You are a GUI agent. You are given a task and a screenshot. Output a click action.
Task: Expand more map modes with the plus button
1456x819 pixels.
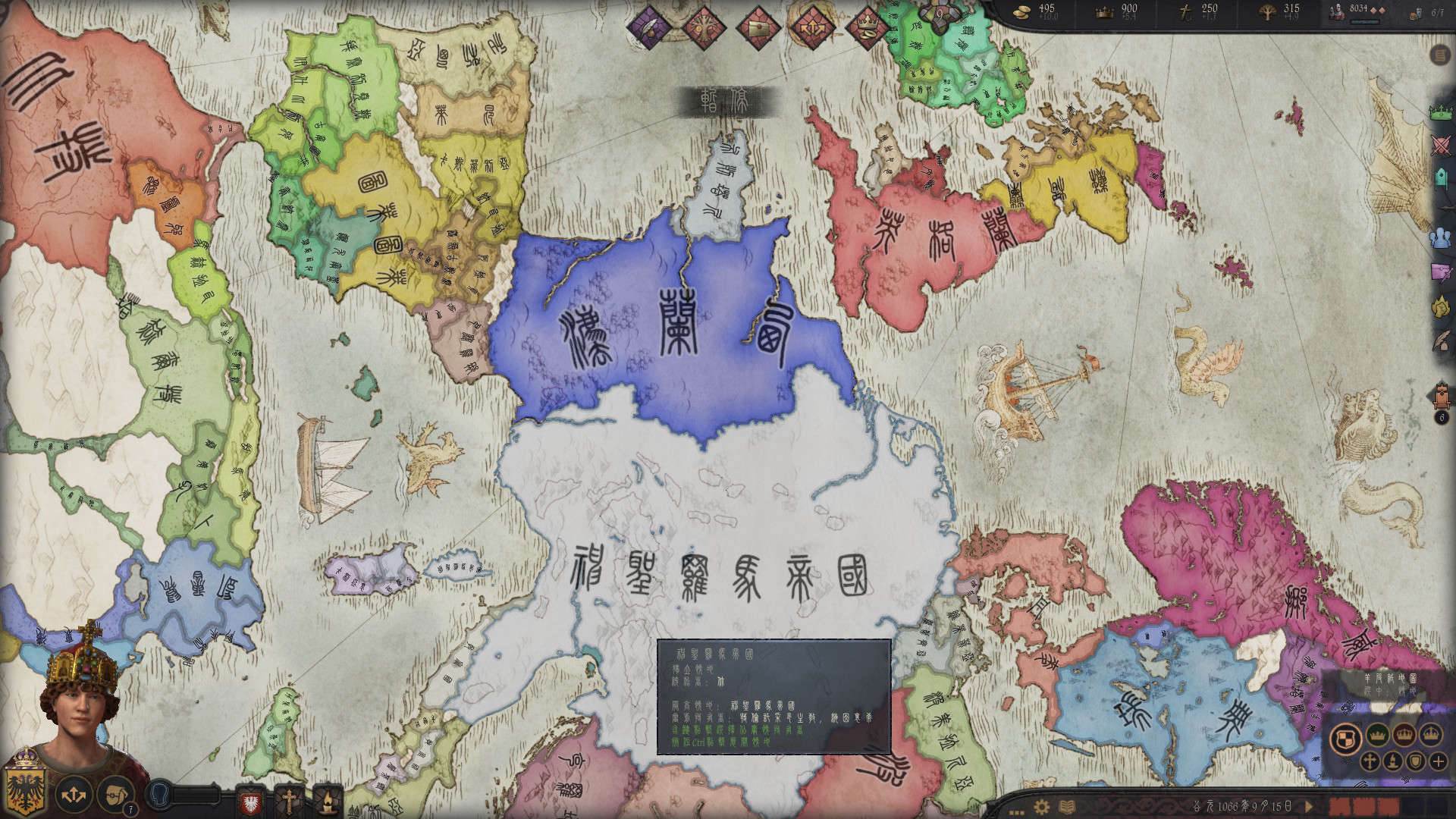1438,761
